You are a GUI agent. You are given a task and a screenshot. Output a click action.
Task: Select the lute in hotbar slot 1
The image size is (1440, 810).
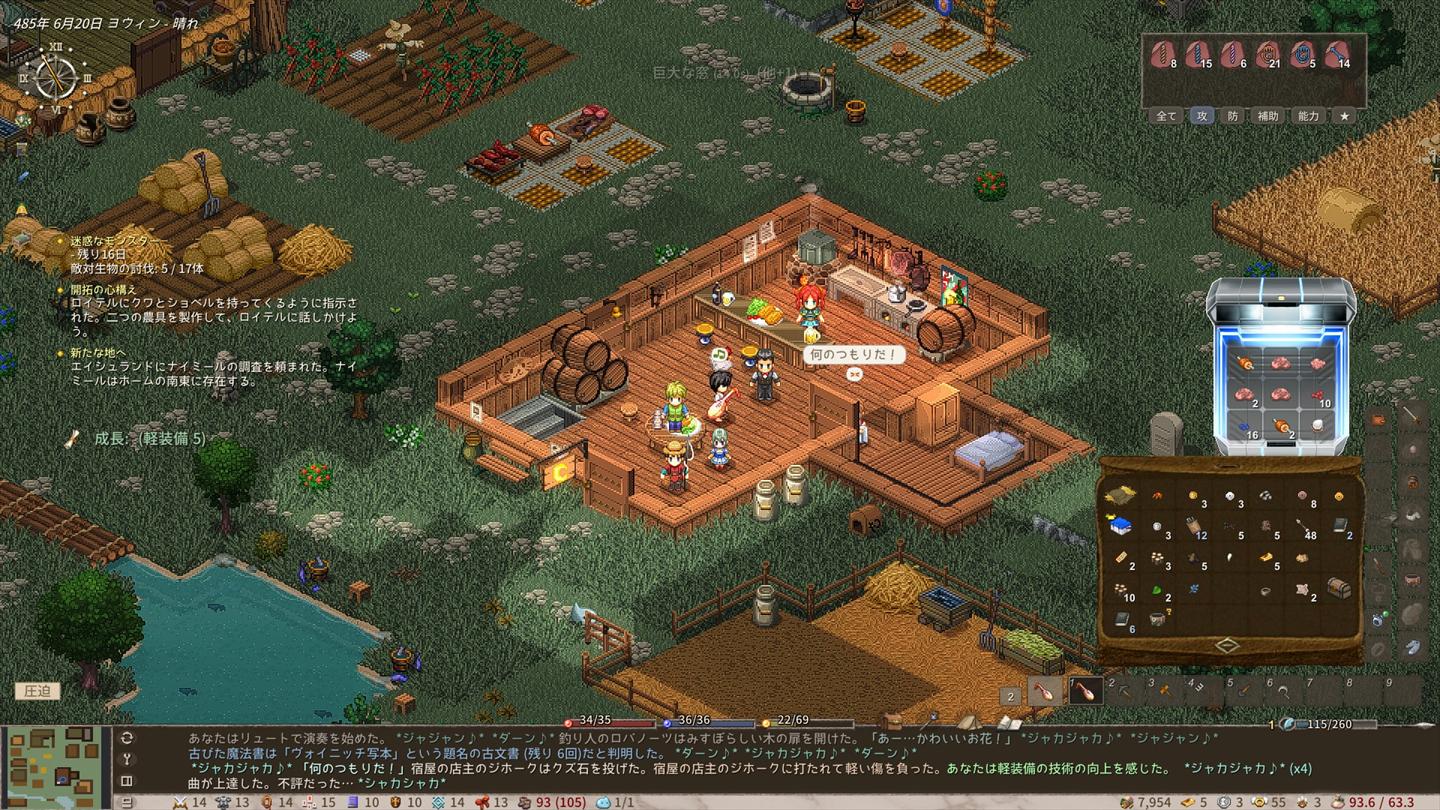tap(1085, 690)
